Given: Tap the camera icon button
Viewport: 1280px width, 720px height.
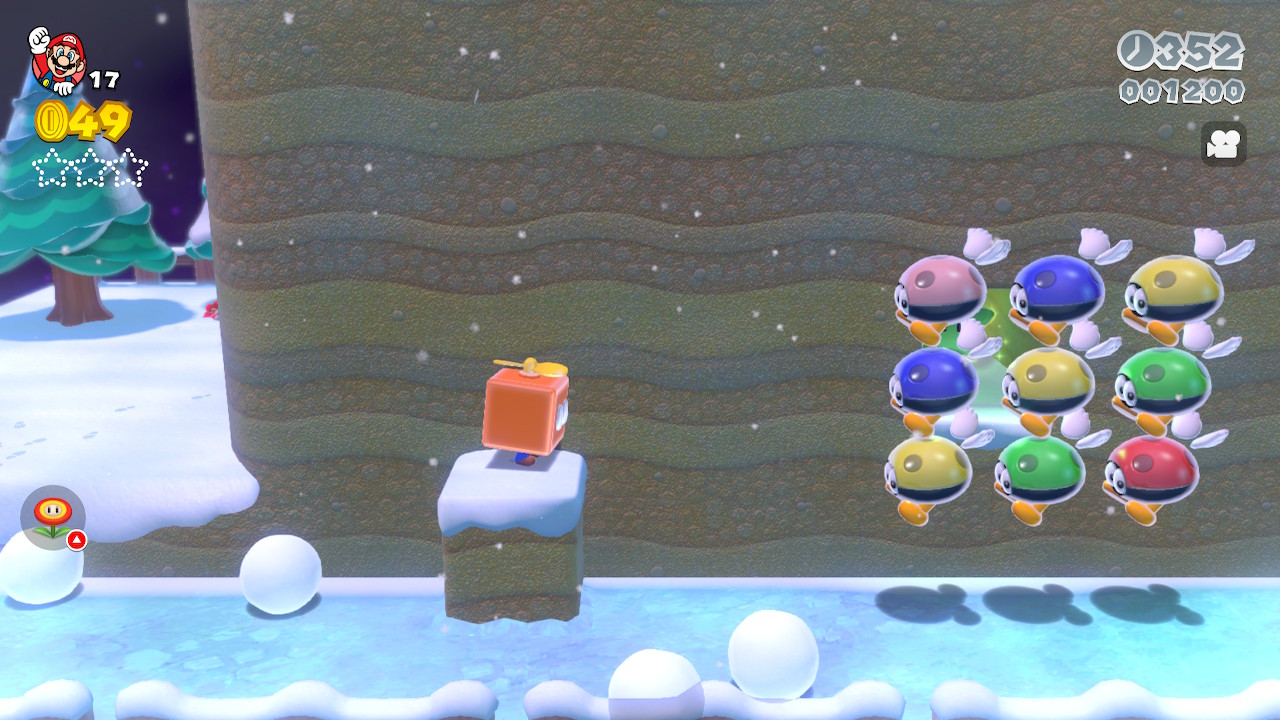Looking at the screenshot, I should 1223,144.
